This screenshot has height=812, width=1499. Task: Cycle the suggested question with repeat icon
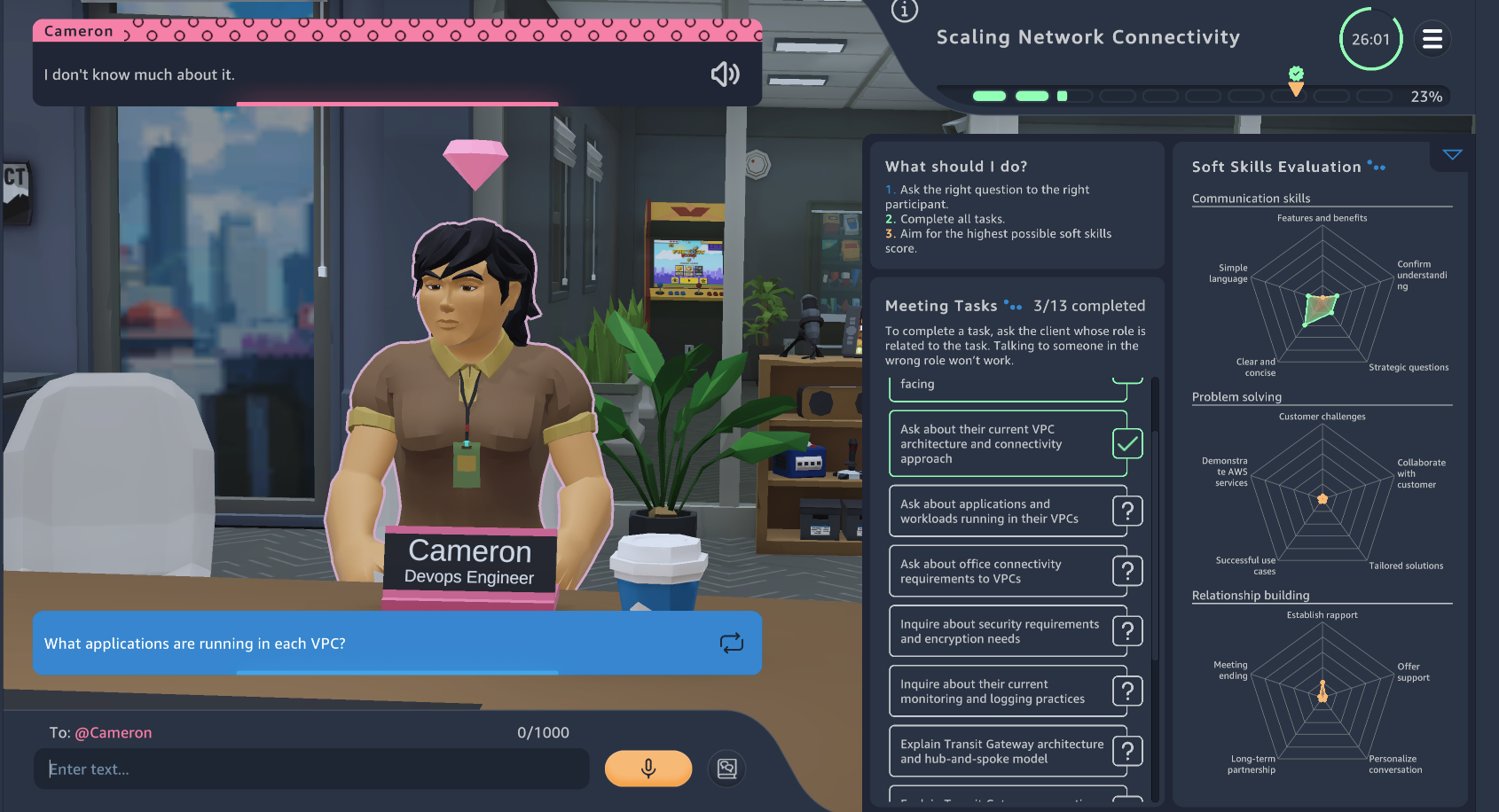click(731, 644)
